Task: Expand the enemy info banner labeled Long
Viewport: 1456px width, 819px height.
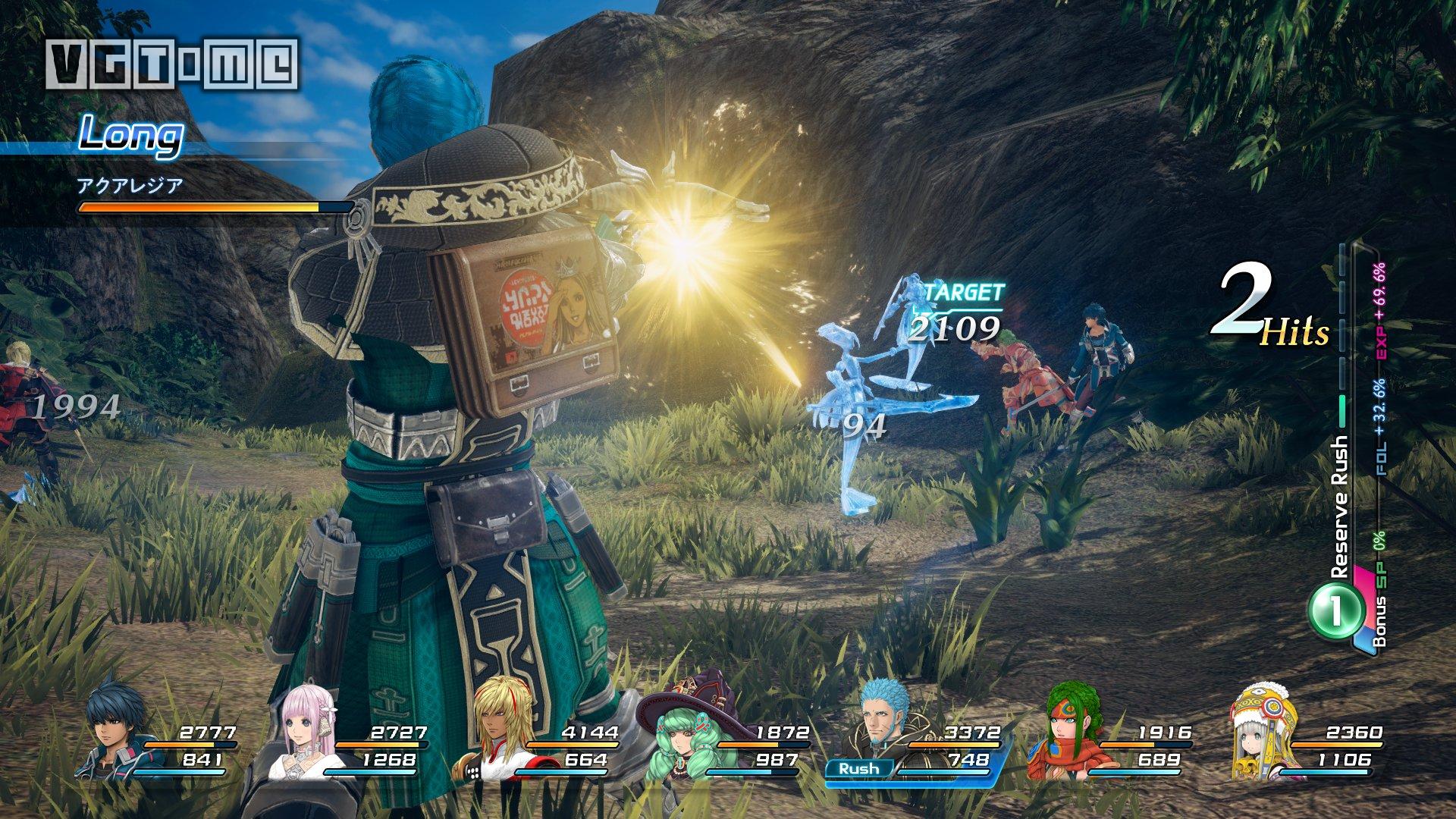Action: coord(133,135)
